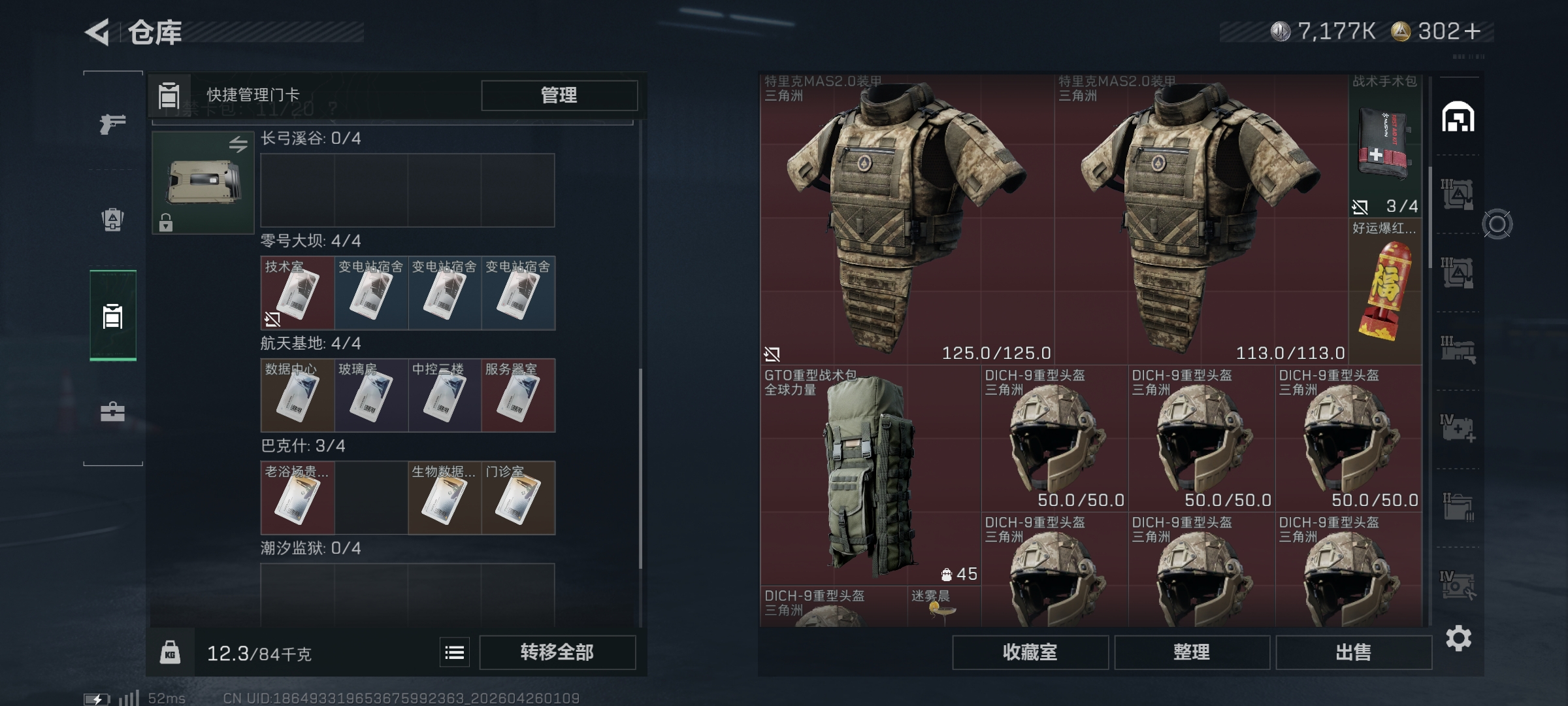Select the 服务器室 keycard
This screenshot has width=1568, height=706.
[x=518, y=395]
